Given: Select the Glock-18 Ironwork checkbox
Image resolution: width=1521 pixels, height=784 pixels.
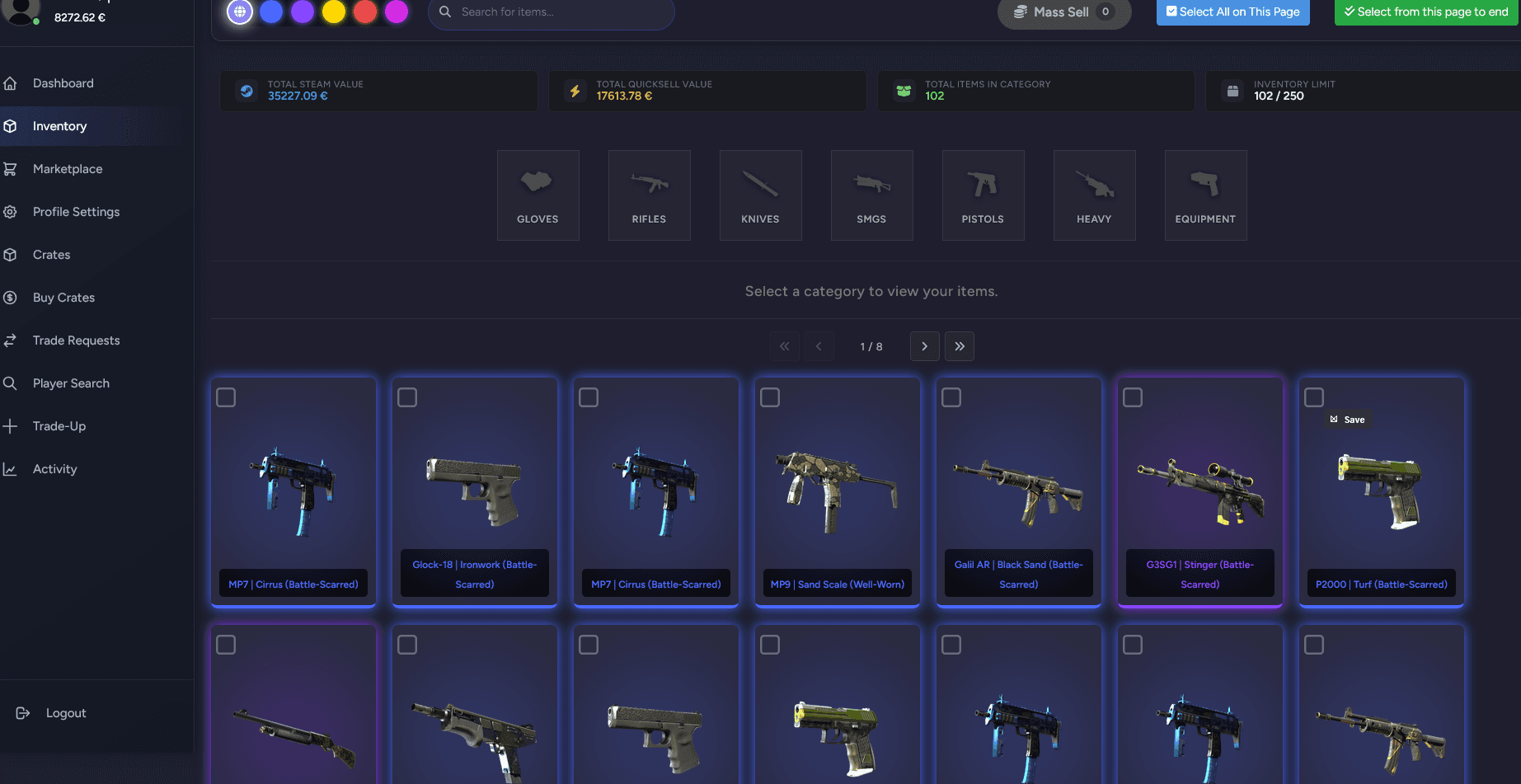Looking at the screenshot, I should 407,397.
